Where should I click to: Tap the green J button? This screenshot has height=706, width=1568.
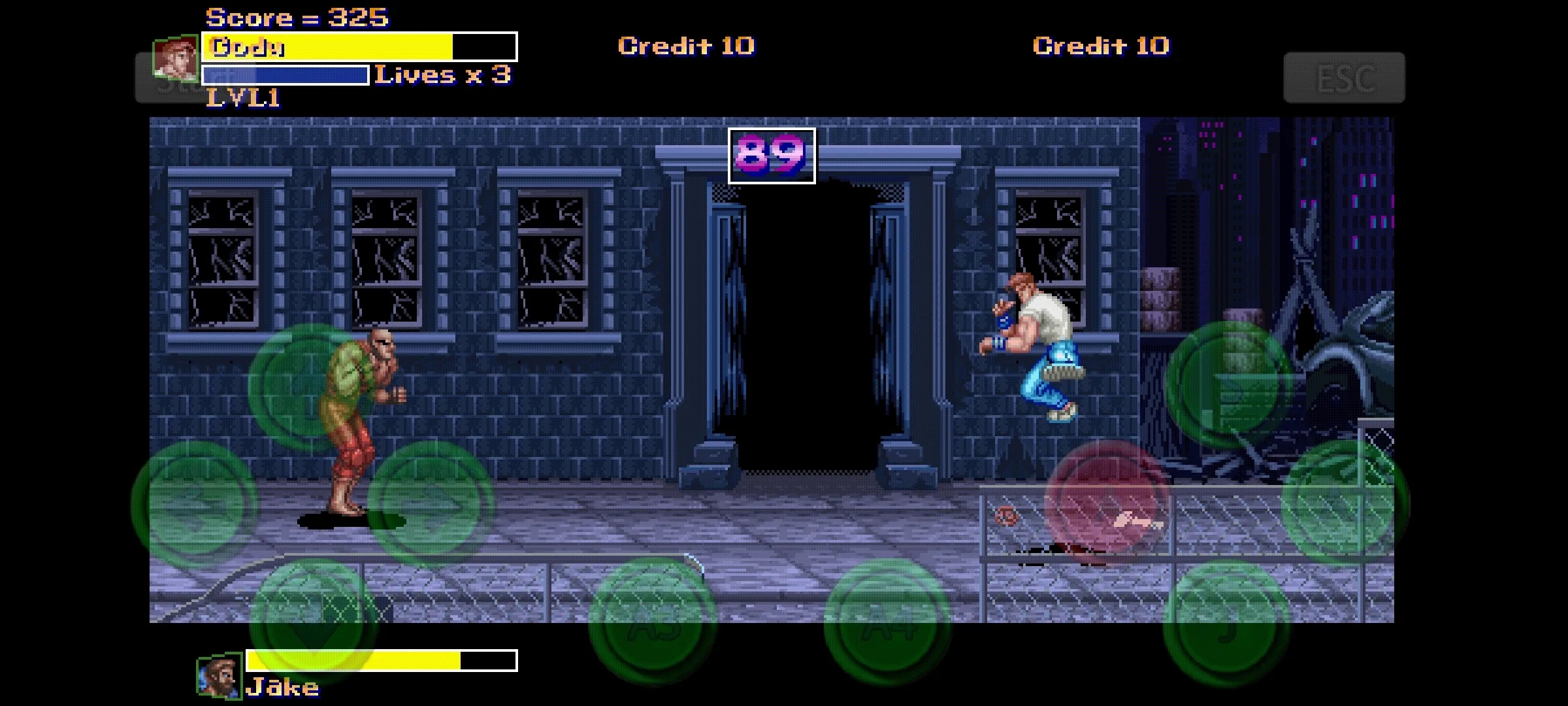pyautogui.click(x=1226, y=621)
